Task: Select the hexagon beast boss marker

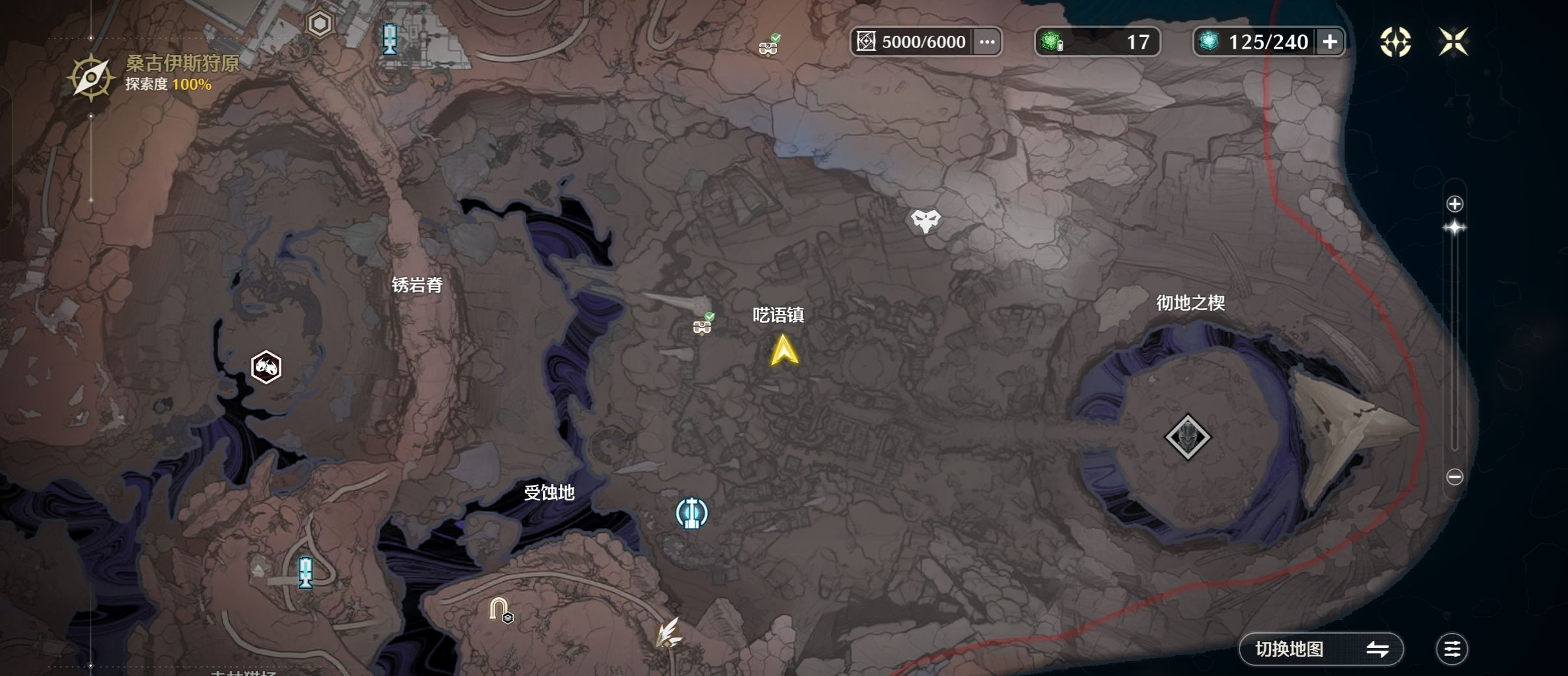Action: (266, 367)
